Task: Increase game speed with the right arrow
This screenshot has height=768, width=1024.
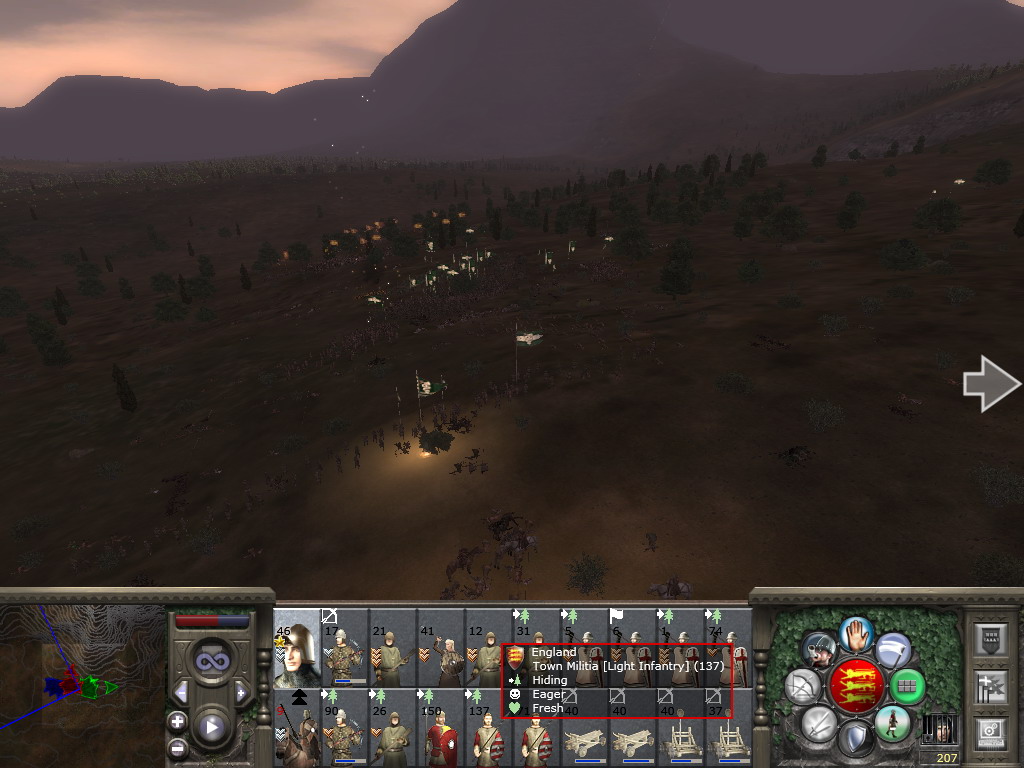Action: coord(241,692)
